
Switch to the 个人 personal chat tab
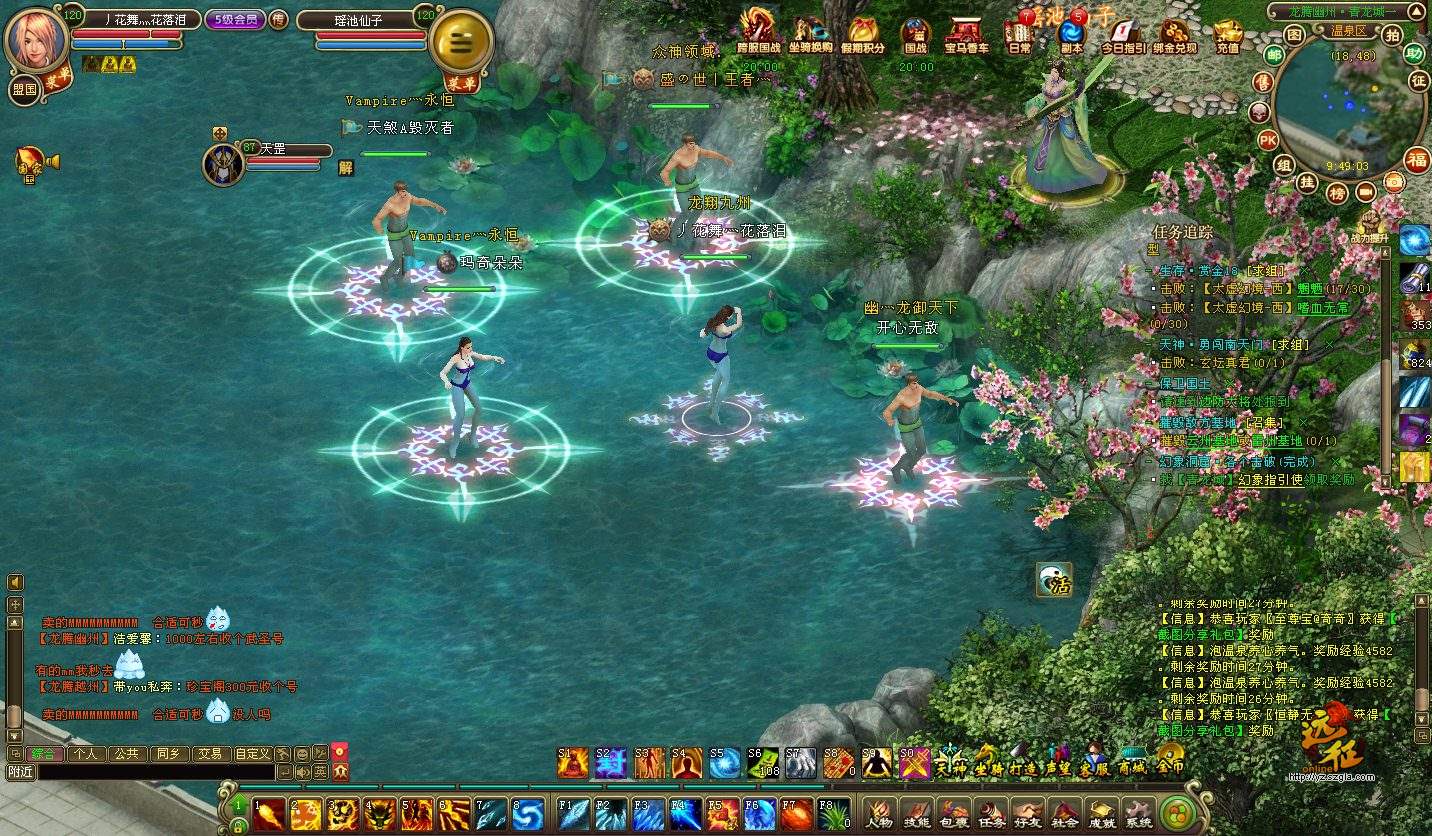click(x=86, y=754)
